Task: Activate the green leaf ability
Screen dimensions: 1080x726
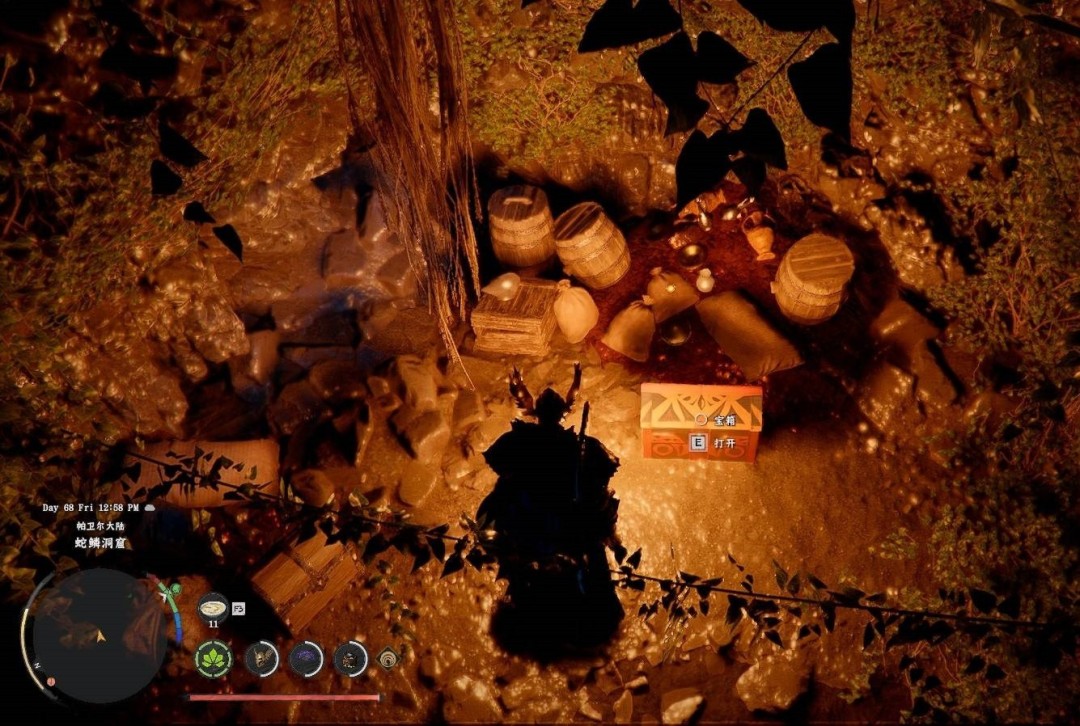Action: point(213,659)
